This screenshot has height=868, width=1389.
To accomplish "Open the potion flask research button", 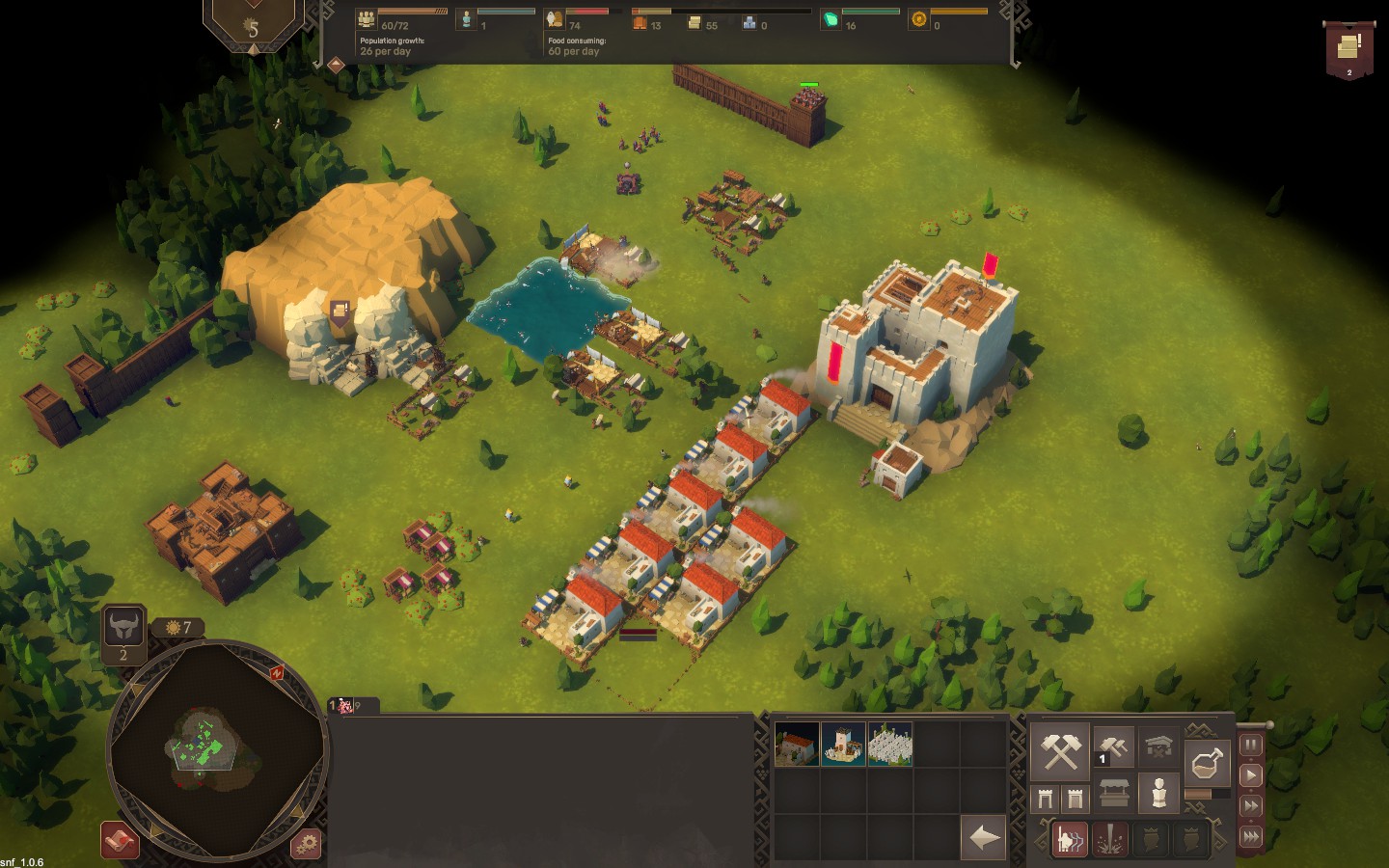I will (x=1207, y=763).
